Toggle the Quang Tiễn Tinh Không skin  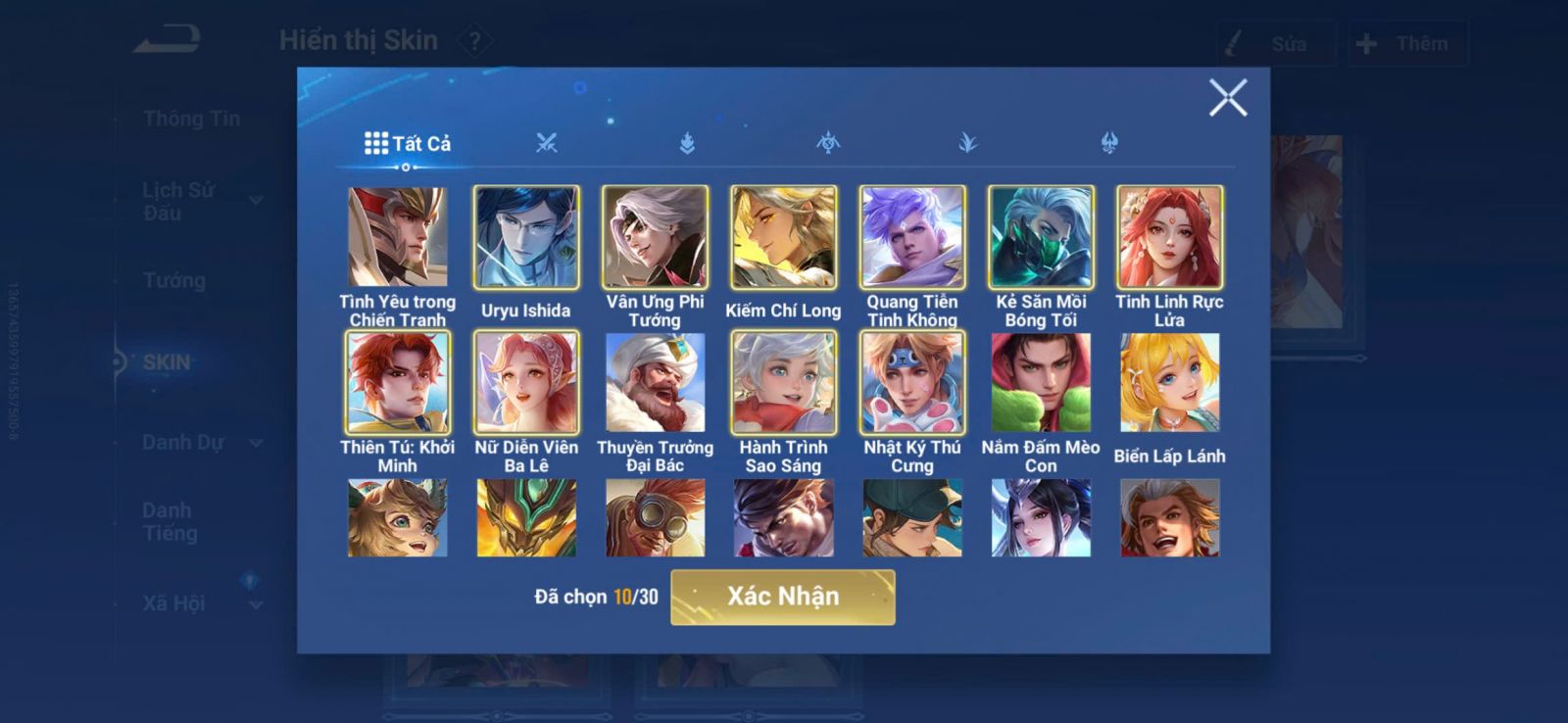912,237
